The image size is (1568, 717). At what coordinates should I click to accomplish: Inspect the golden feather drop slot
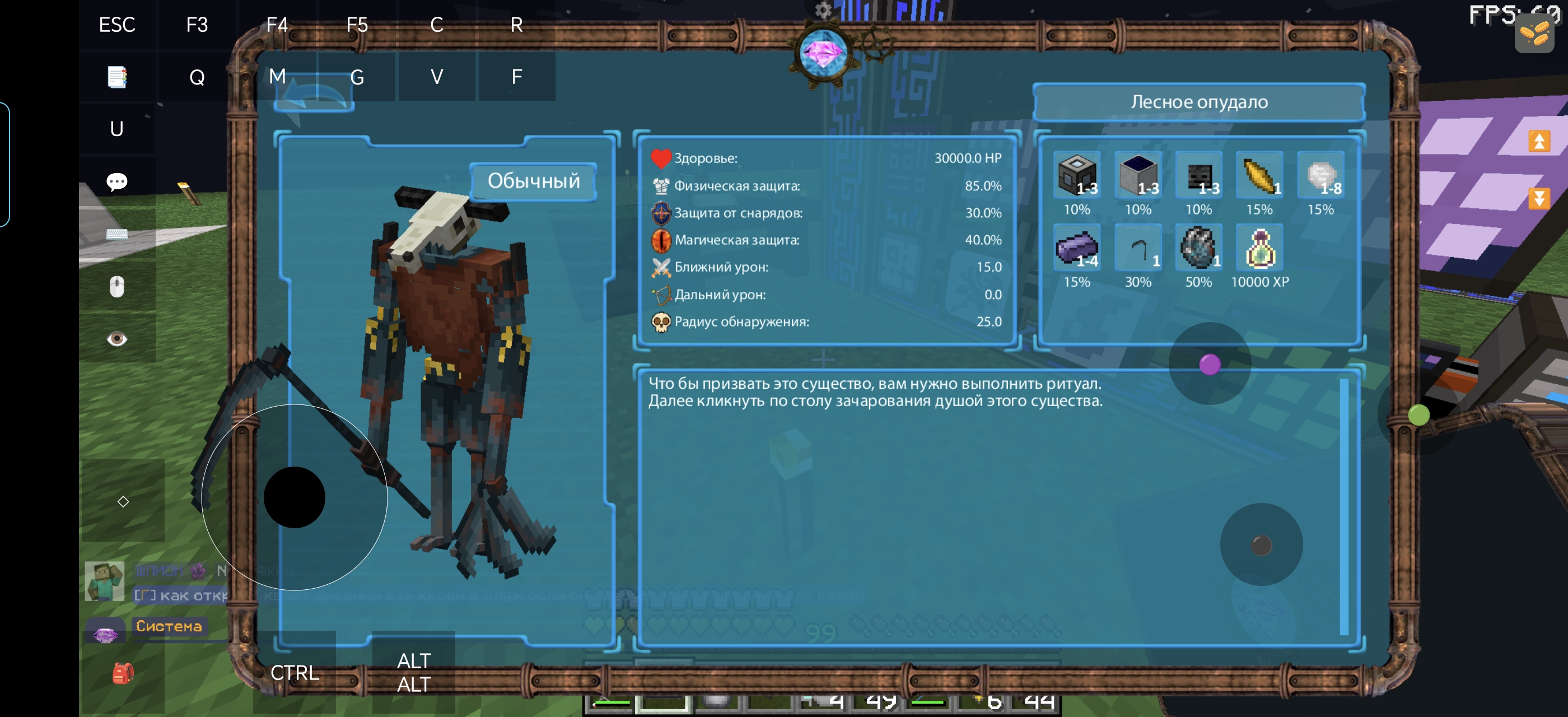pyautogui.click(x=1259, y=175)
